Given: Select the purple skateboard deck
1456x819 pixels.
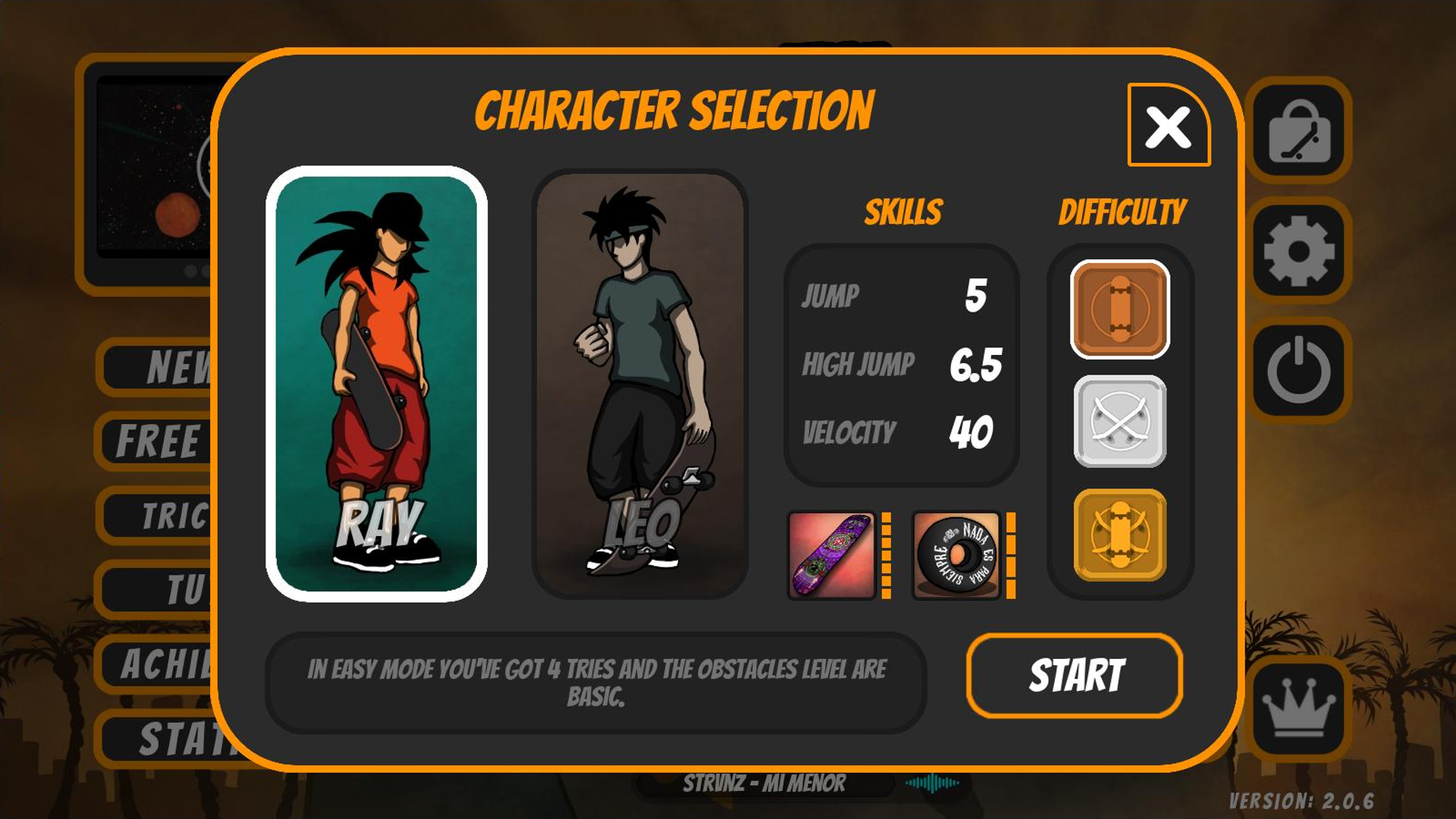Looking at the screenshot, I should (833, 556).
